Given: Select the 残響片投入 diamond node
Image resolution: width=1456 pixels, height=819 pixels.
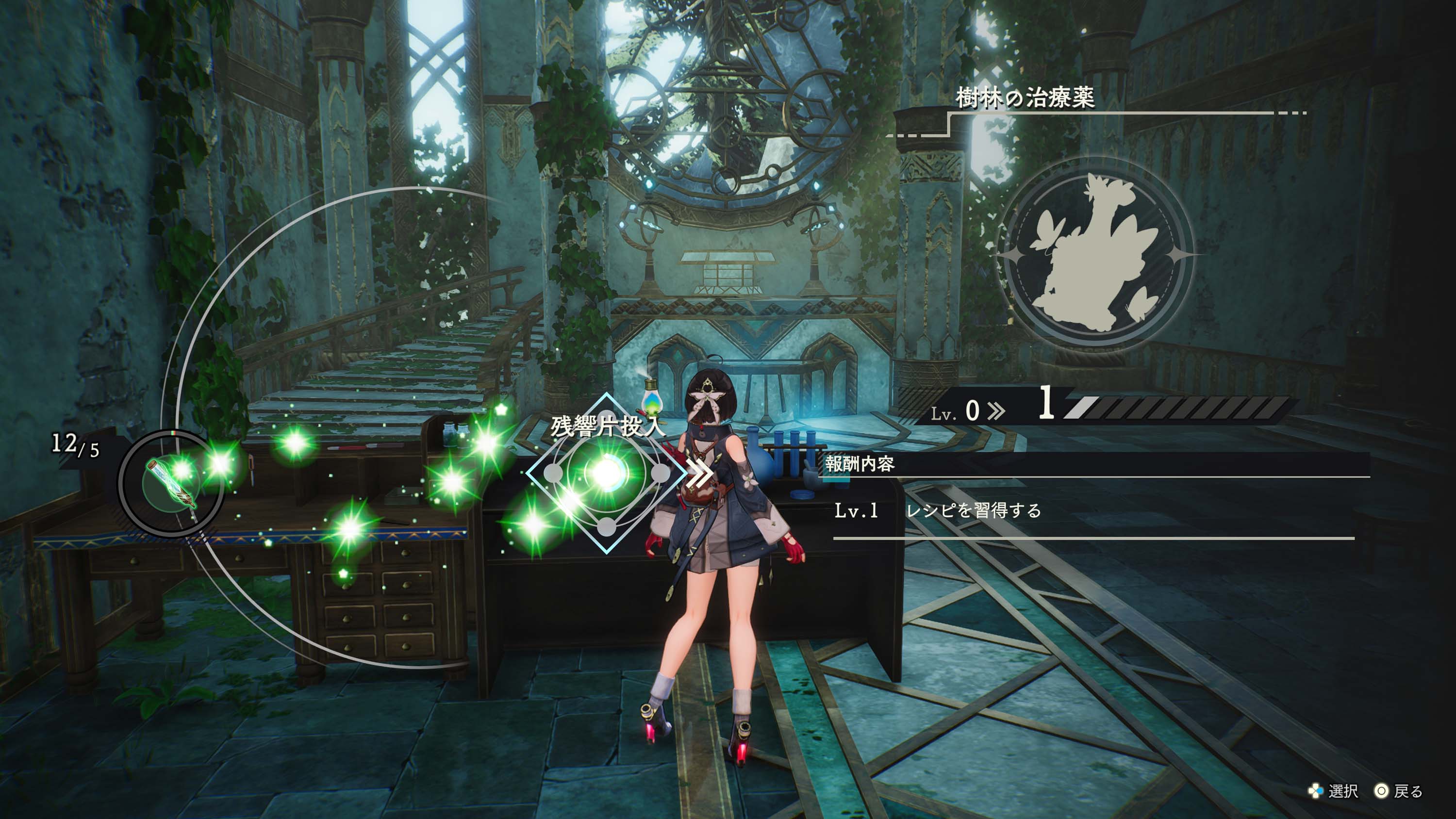Looking at the screenshot, I should [x=606, y=473].
